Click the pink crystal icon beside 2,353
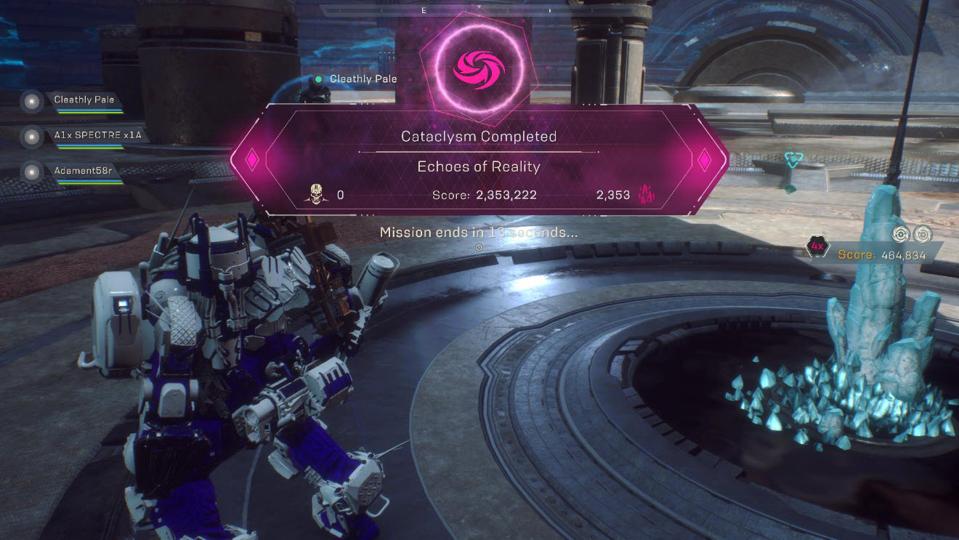 (646, 194)
